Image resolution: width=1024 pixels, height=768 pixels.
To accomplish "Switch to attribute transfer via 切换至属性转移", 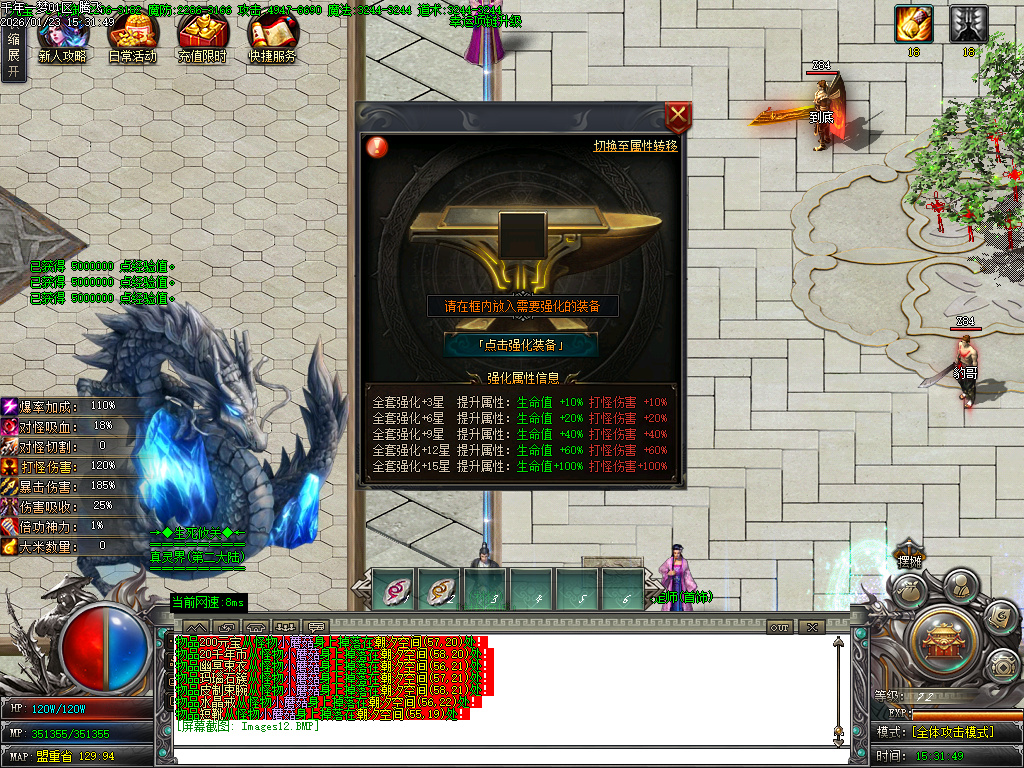I will [x=635, y=146].
